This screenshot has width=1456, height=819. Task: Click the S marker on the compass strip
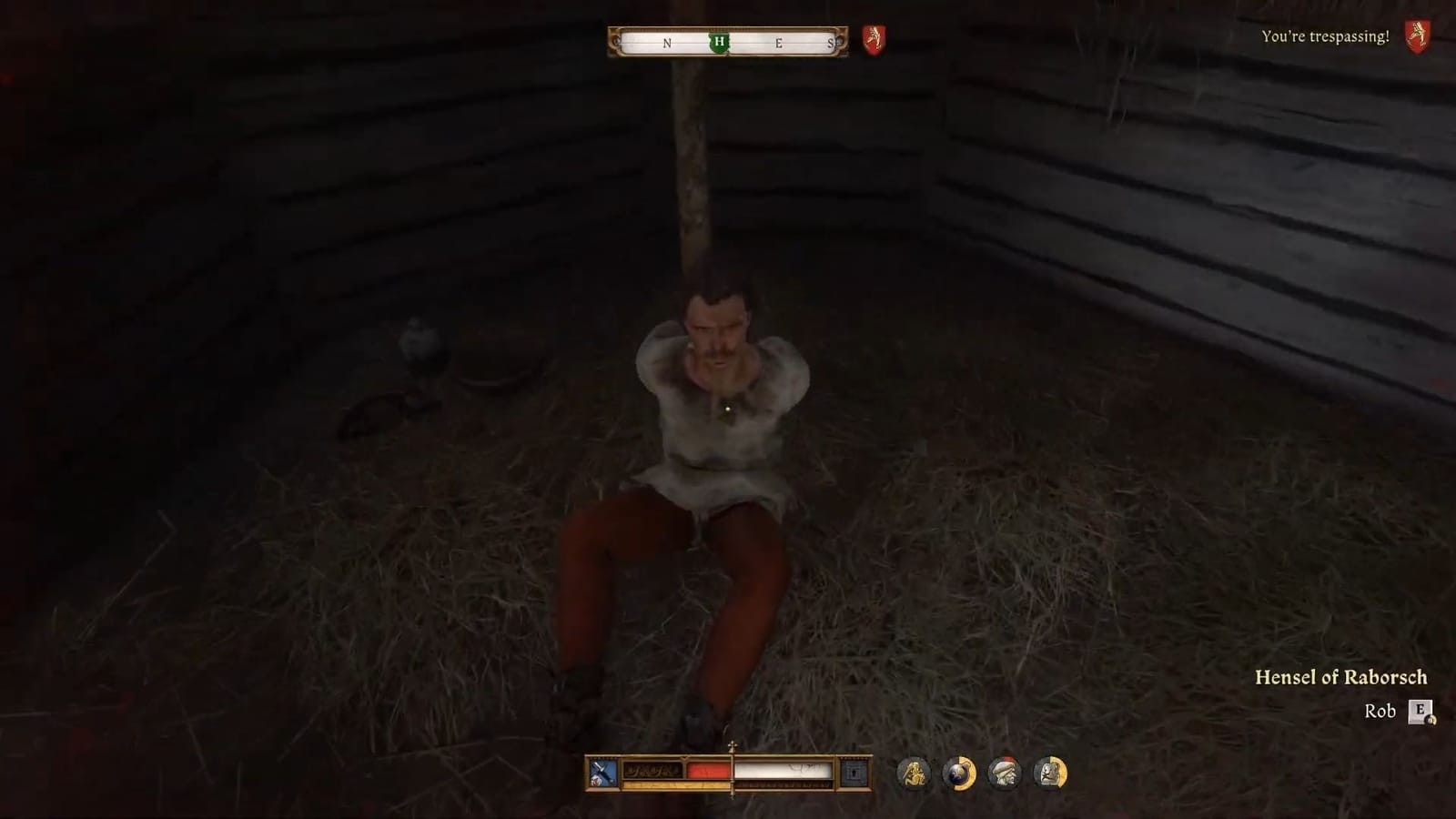[x=832, y=43]
